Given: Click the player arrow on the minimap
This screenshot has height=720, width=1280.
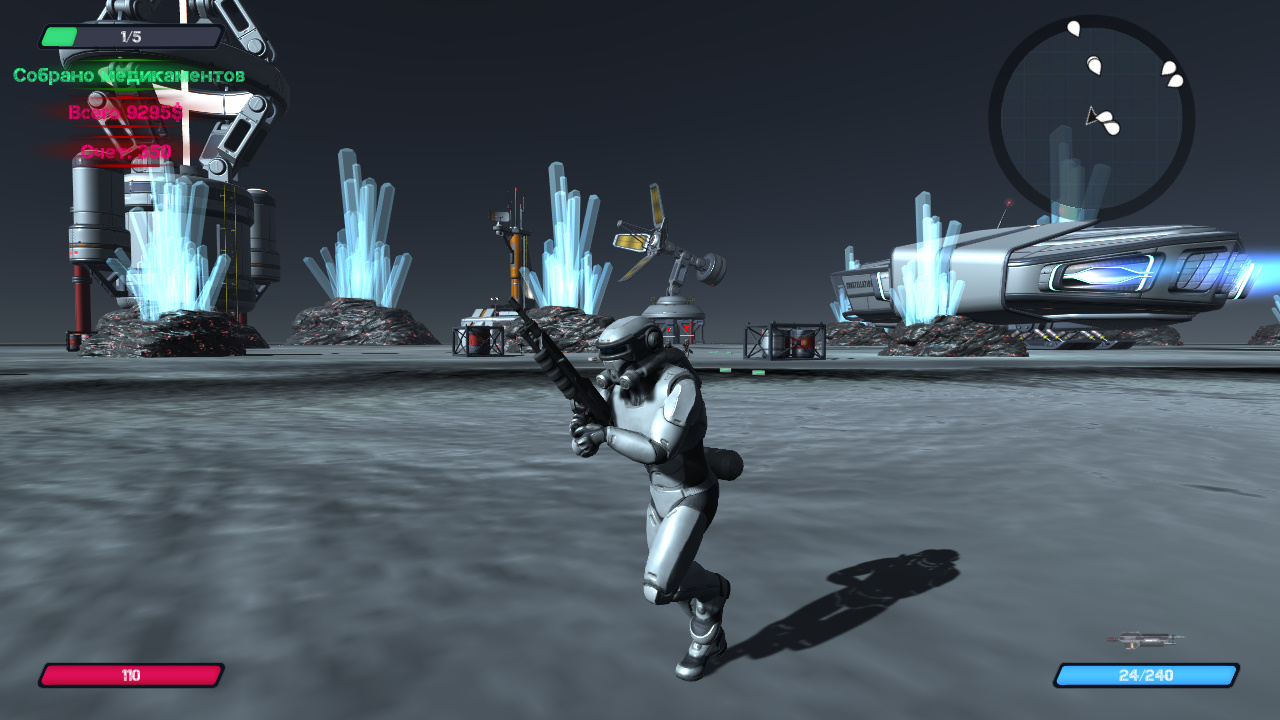Looking at the screenshot, I should pos(1090,118).
